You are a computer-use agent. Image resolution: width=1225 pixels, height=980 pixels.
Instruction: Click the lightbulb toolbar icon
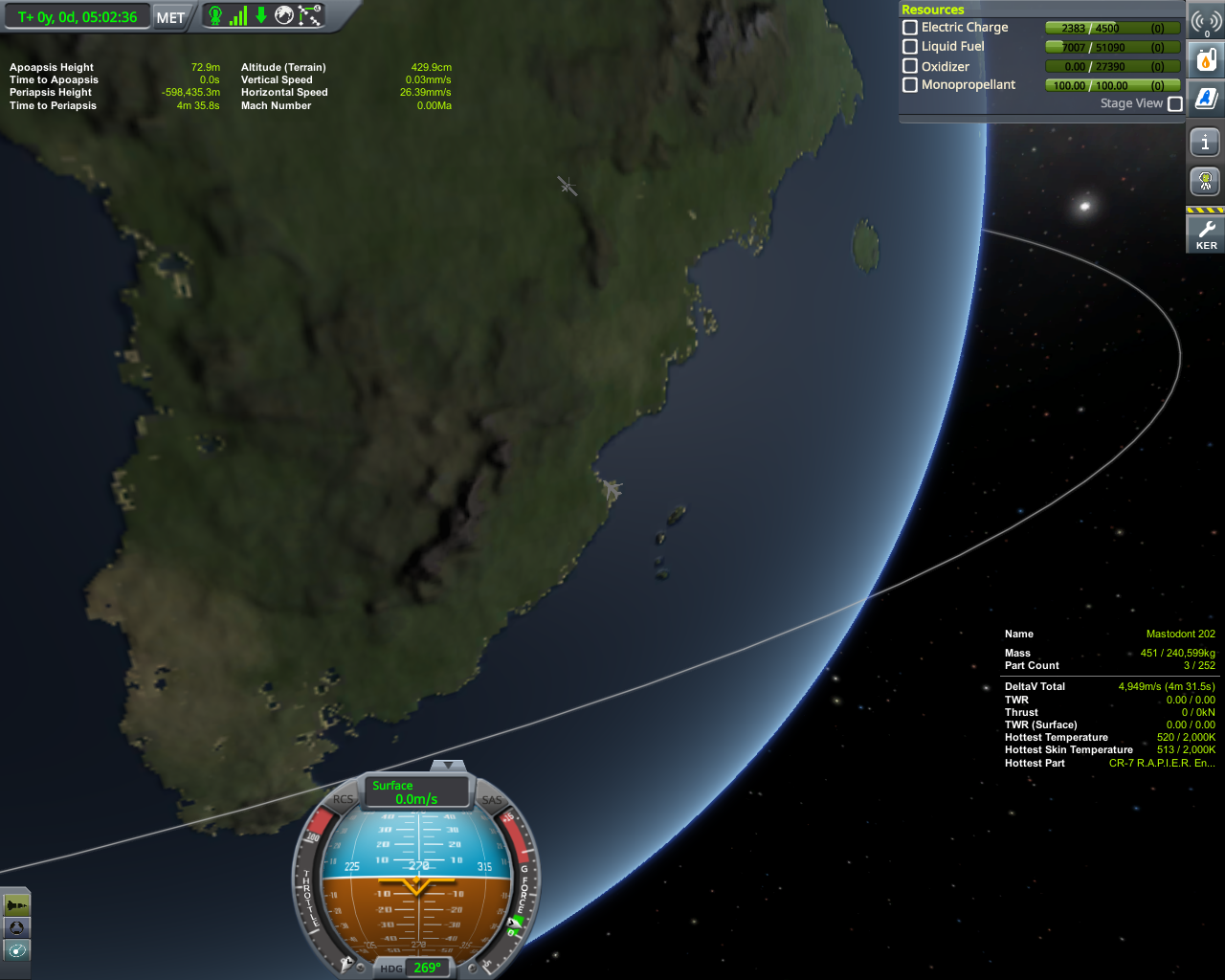click(1205, 181)
